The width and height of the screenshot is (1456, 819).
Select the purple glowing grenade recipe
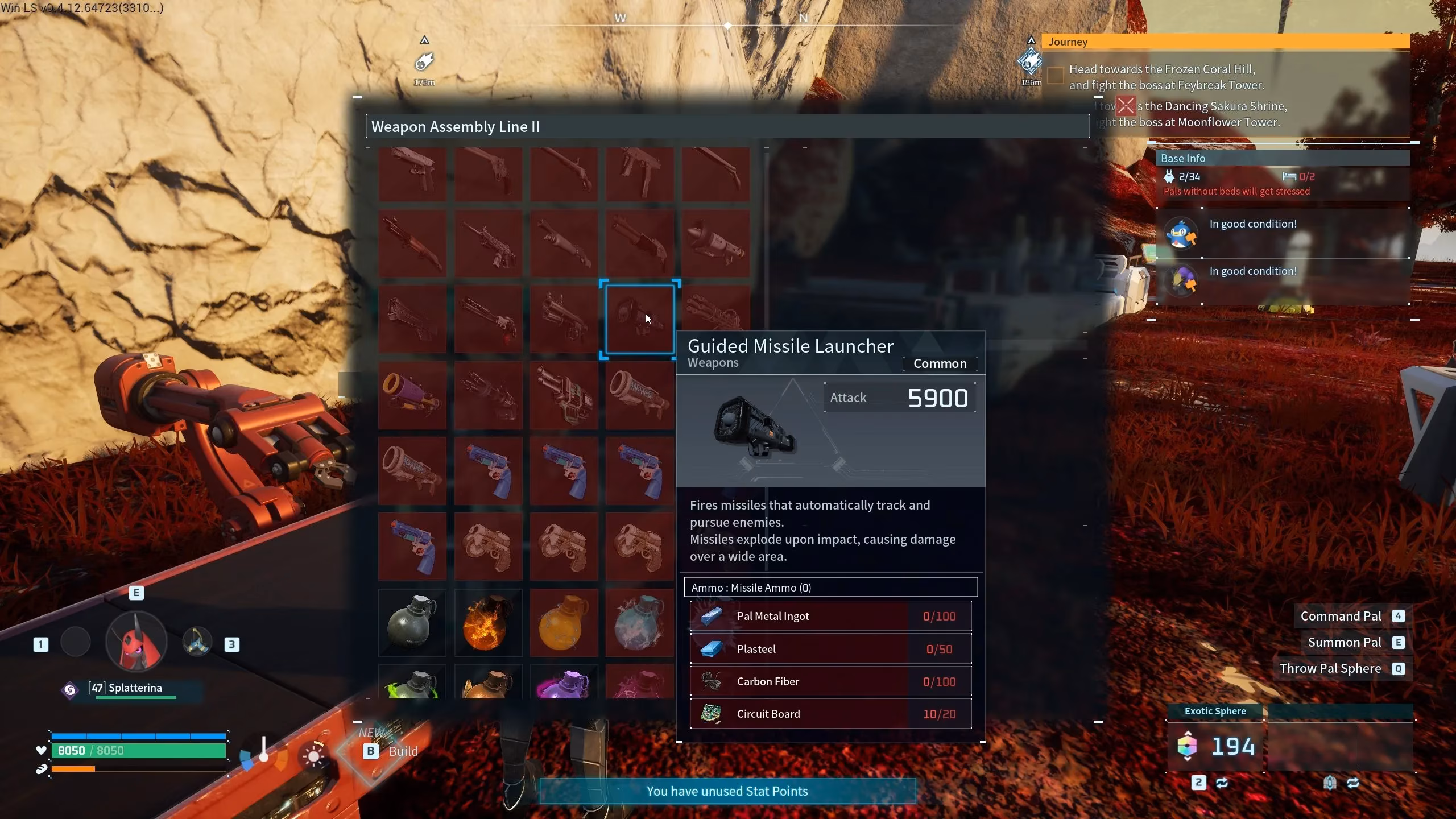coord(564,684)
